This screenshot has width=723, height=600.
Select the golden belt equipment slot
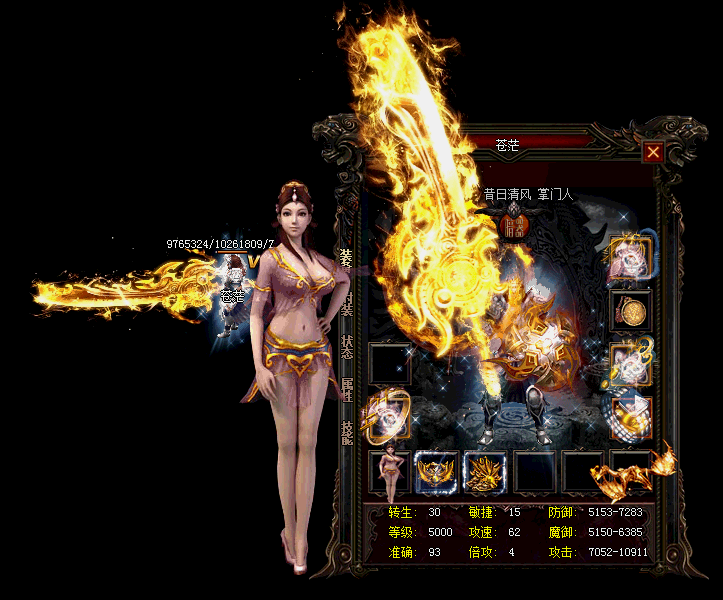point(437,472)
